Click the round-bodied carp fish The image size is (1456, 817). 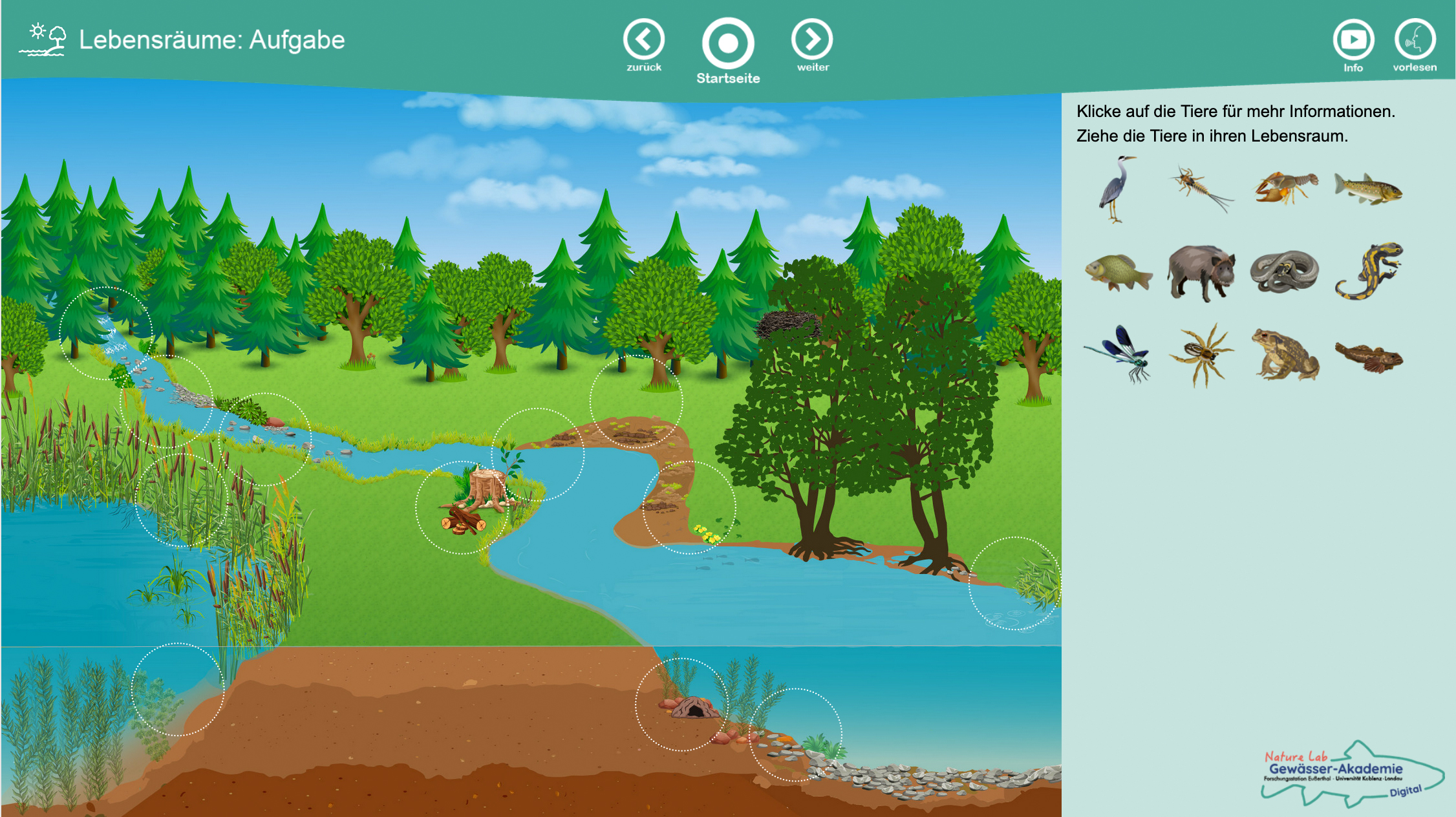(x=1117, y=272)
